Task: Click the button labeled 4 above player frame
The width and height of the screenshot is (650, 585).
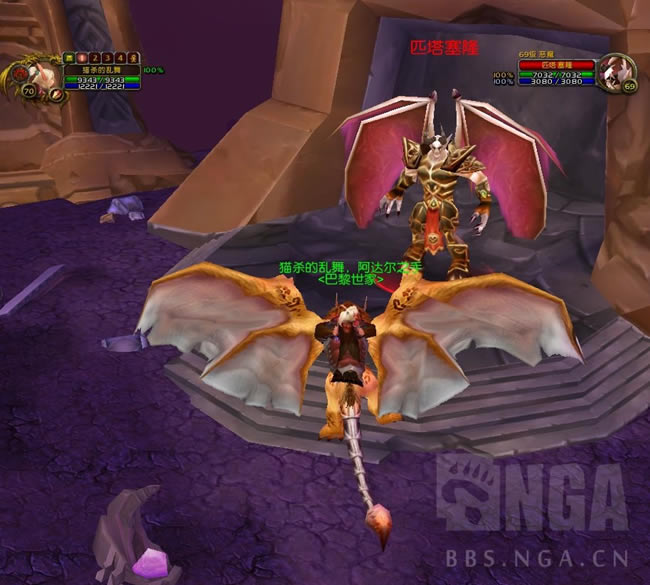Action: [x=120, y=58]
